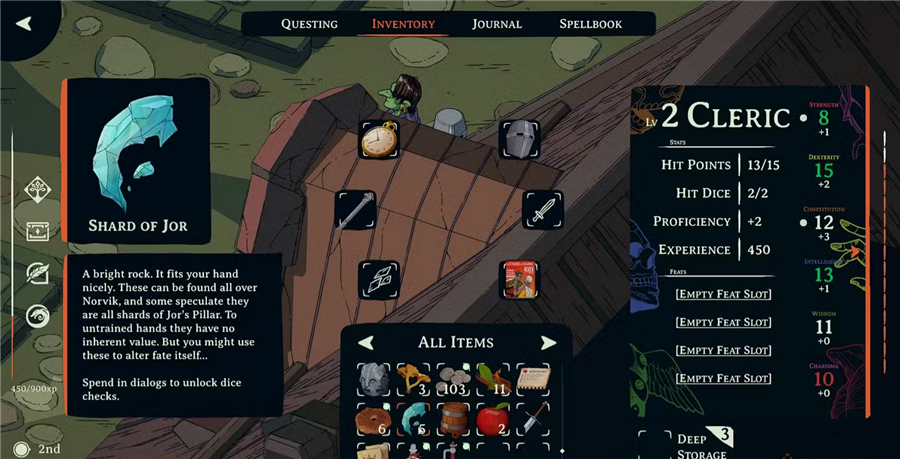Select the wooden barrel item
Viewport: 900px width, 459px height.
click(455, 420)
